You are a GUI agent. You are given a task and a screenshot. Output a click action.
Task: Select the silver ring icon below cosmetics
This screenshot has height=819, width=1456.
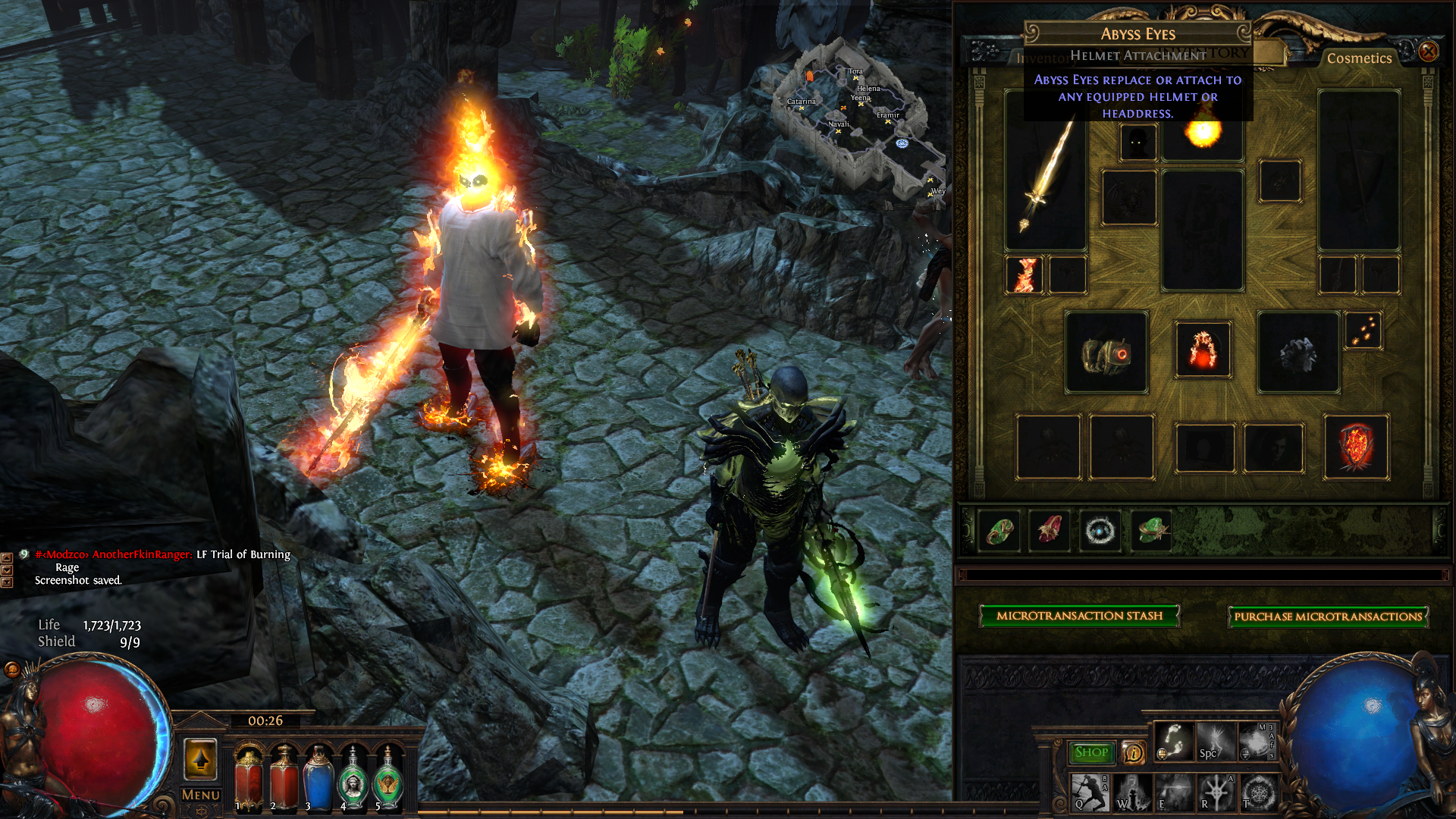tap(1100, 531)
